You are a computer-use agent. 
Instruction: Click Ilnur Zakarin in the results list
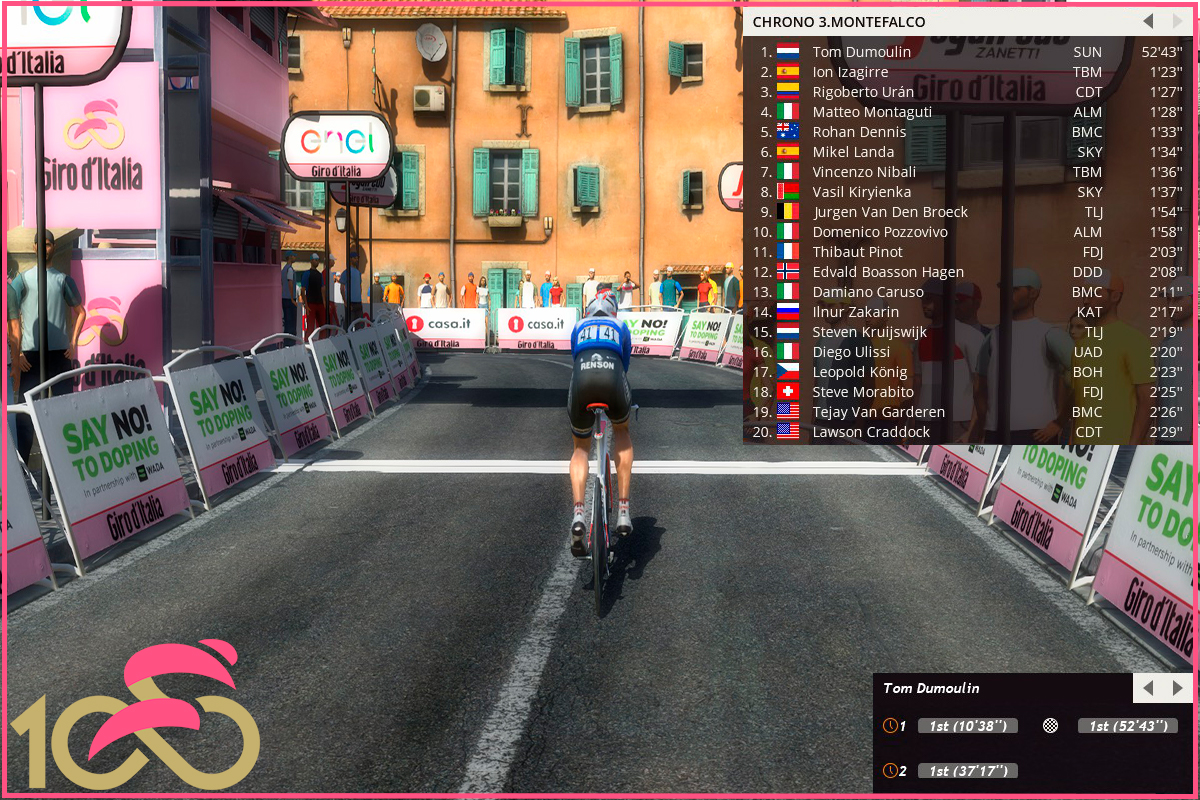point(855,312)
